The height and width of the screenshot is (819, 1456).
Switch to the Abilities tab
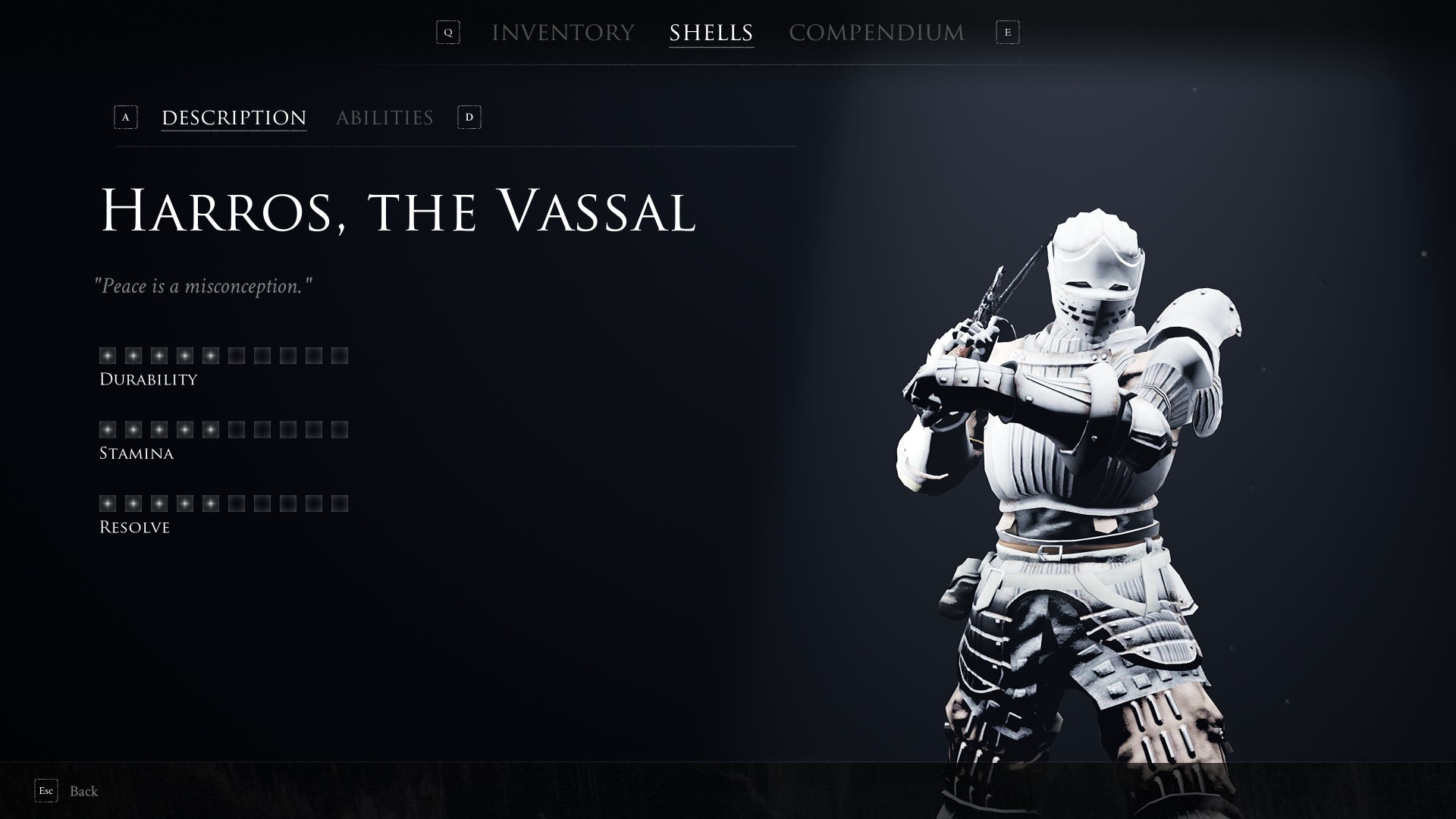click(385, 118)
